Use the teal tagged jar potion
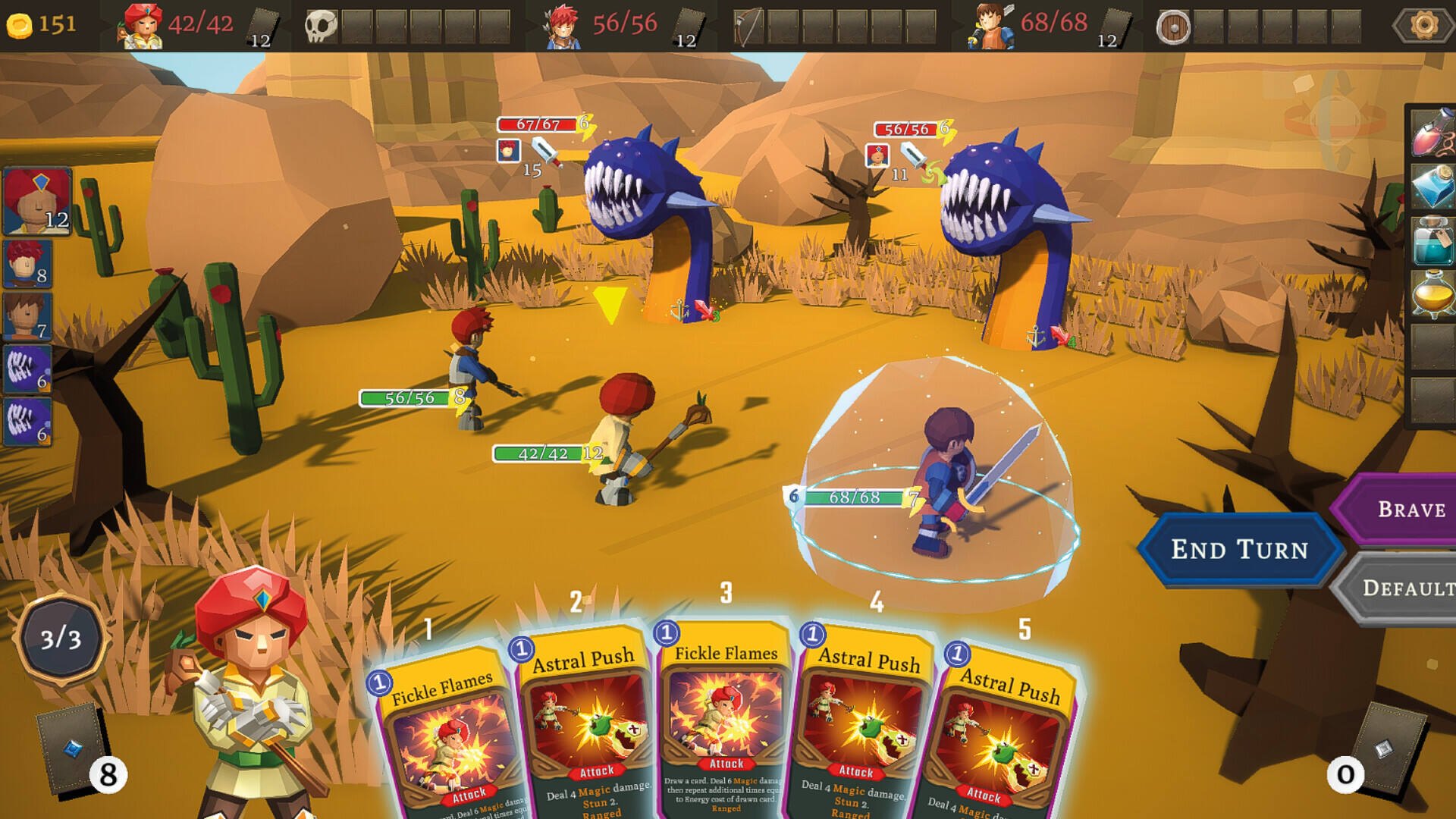This screenshot has width=1456, height=819. pyautogui.click(x=1432, y=240)
